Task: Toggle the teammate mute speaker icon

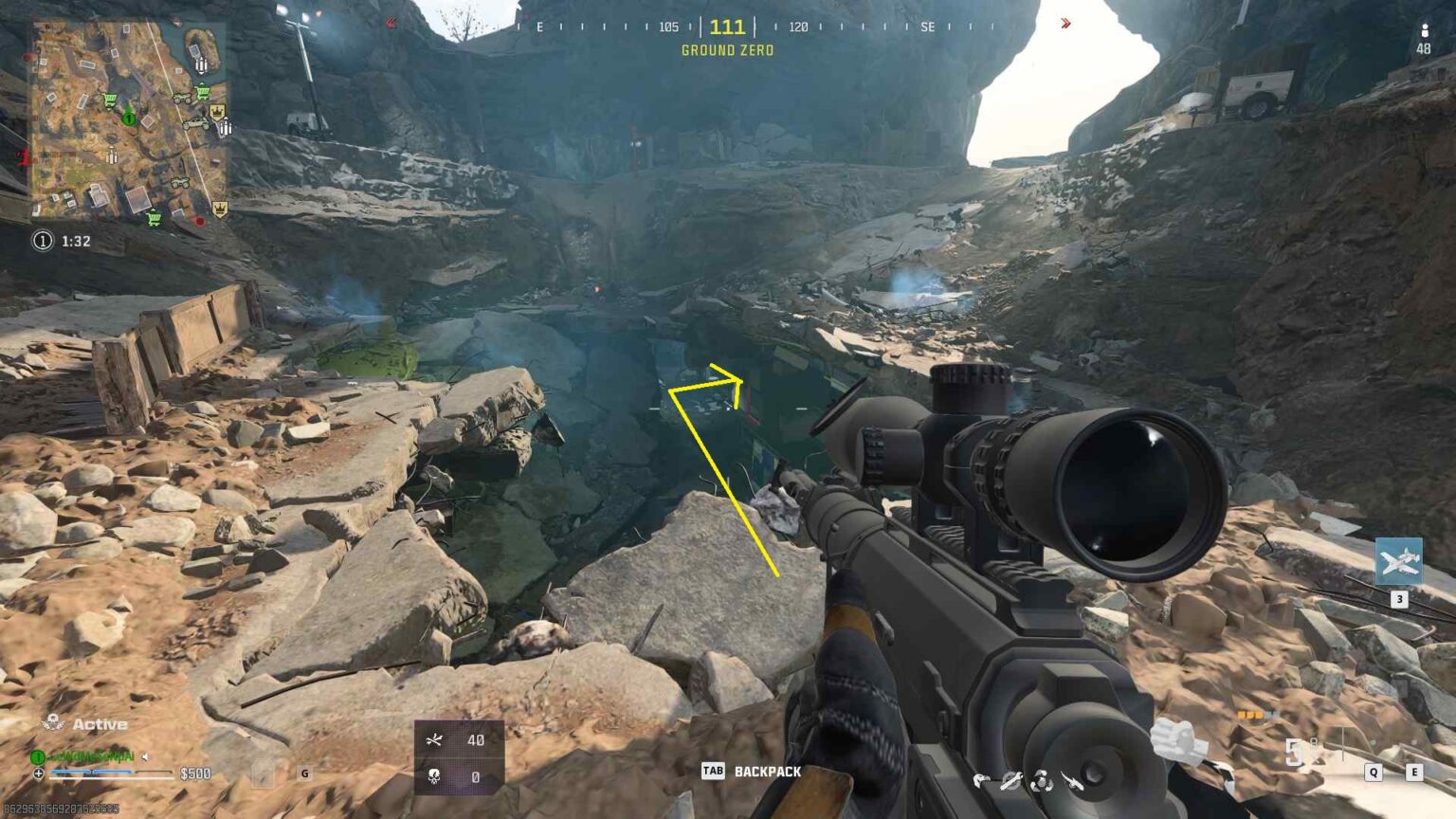Action: (x=146, y=755)
